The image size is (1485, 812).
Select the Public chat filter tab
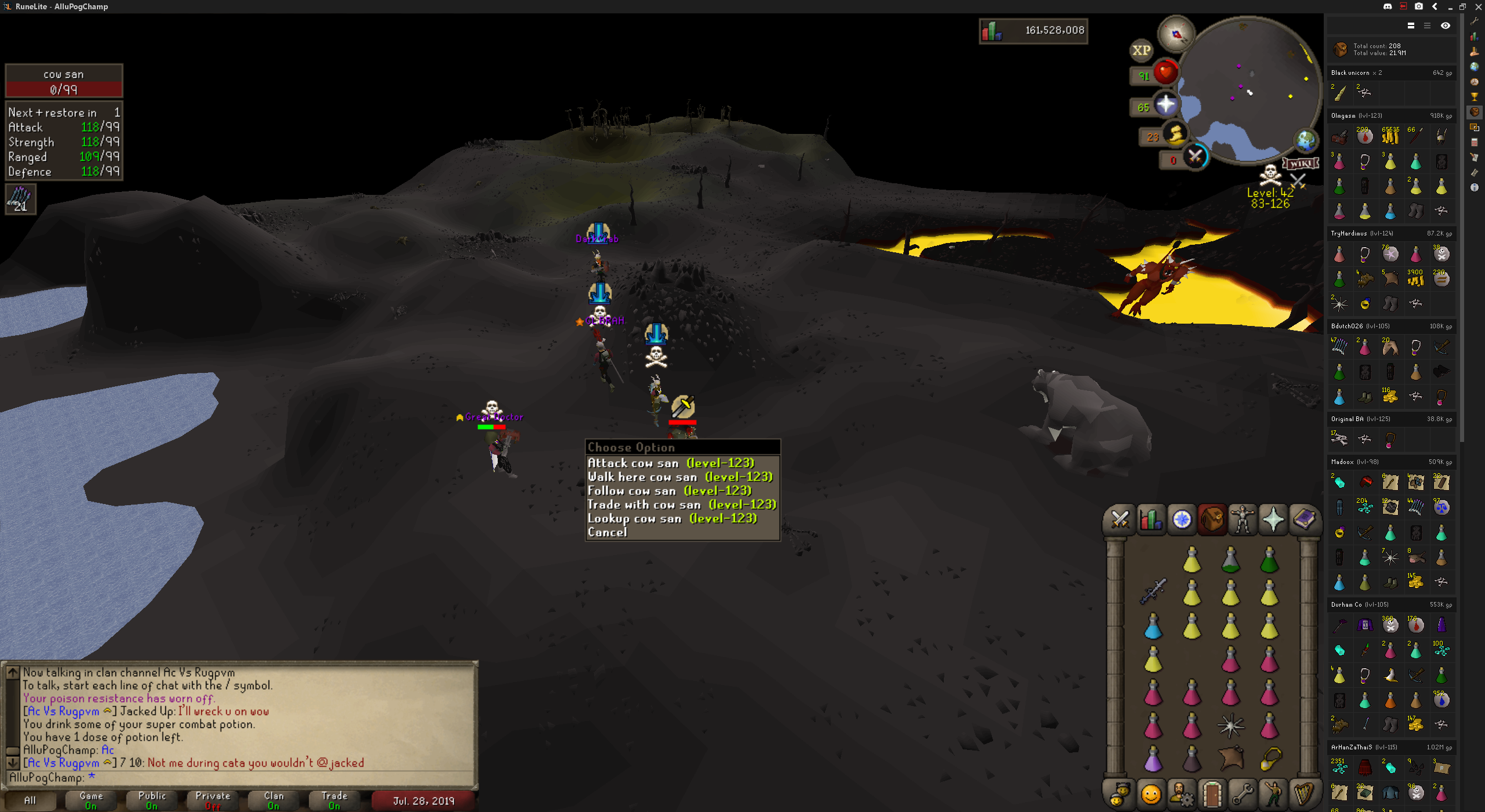coord(152,800)
